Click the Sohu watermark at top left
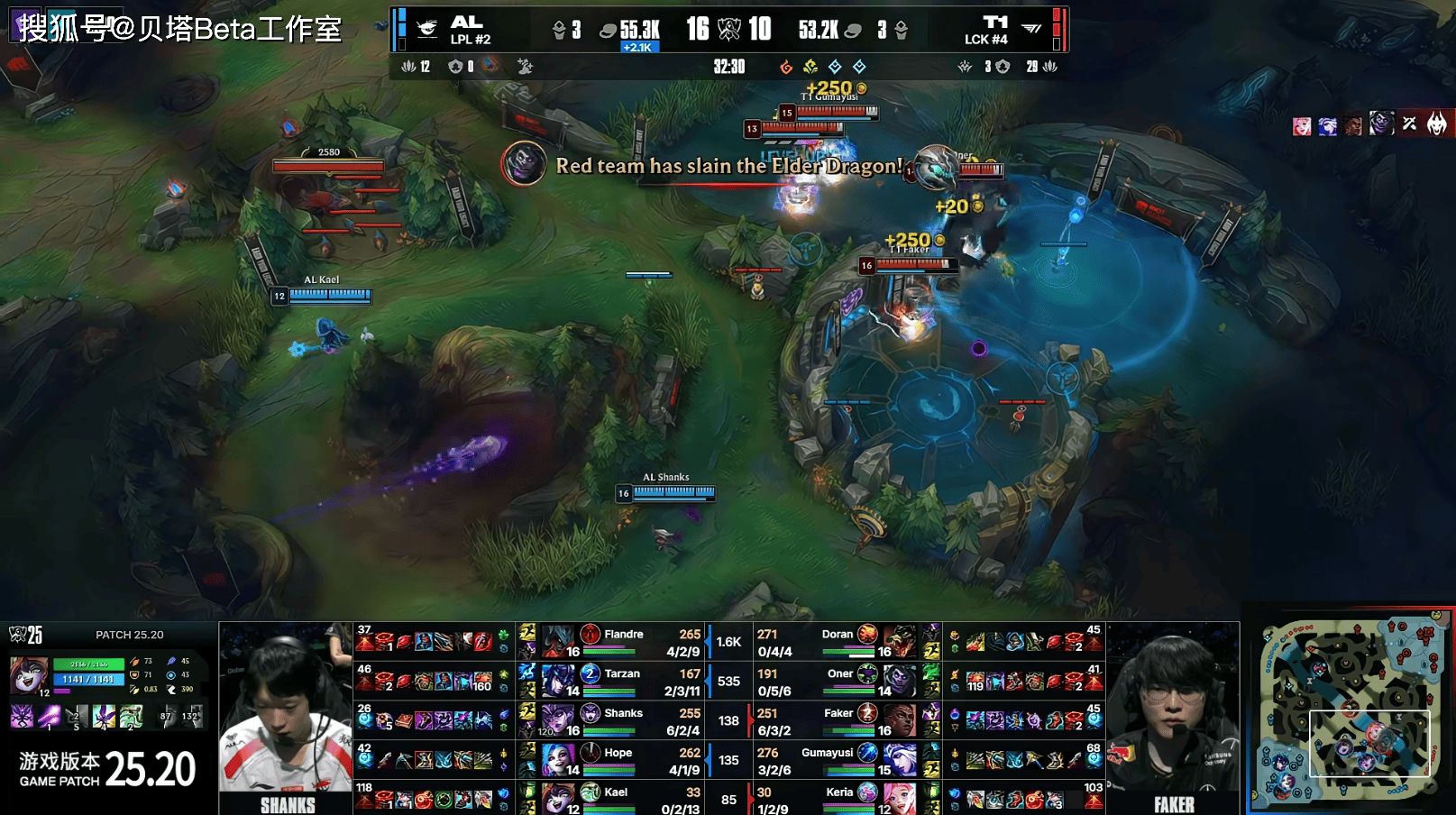This screenshot has width=1456, height=815. pos(180,29)
